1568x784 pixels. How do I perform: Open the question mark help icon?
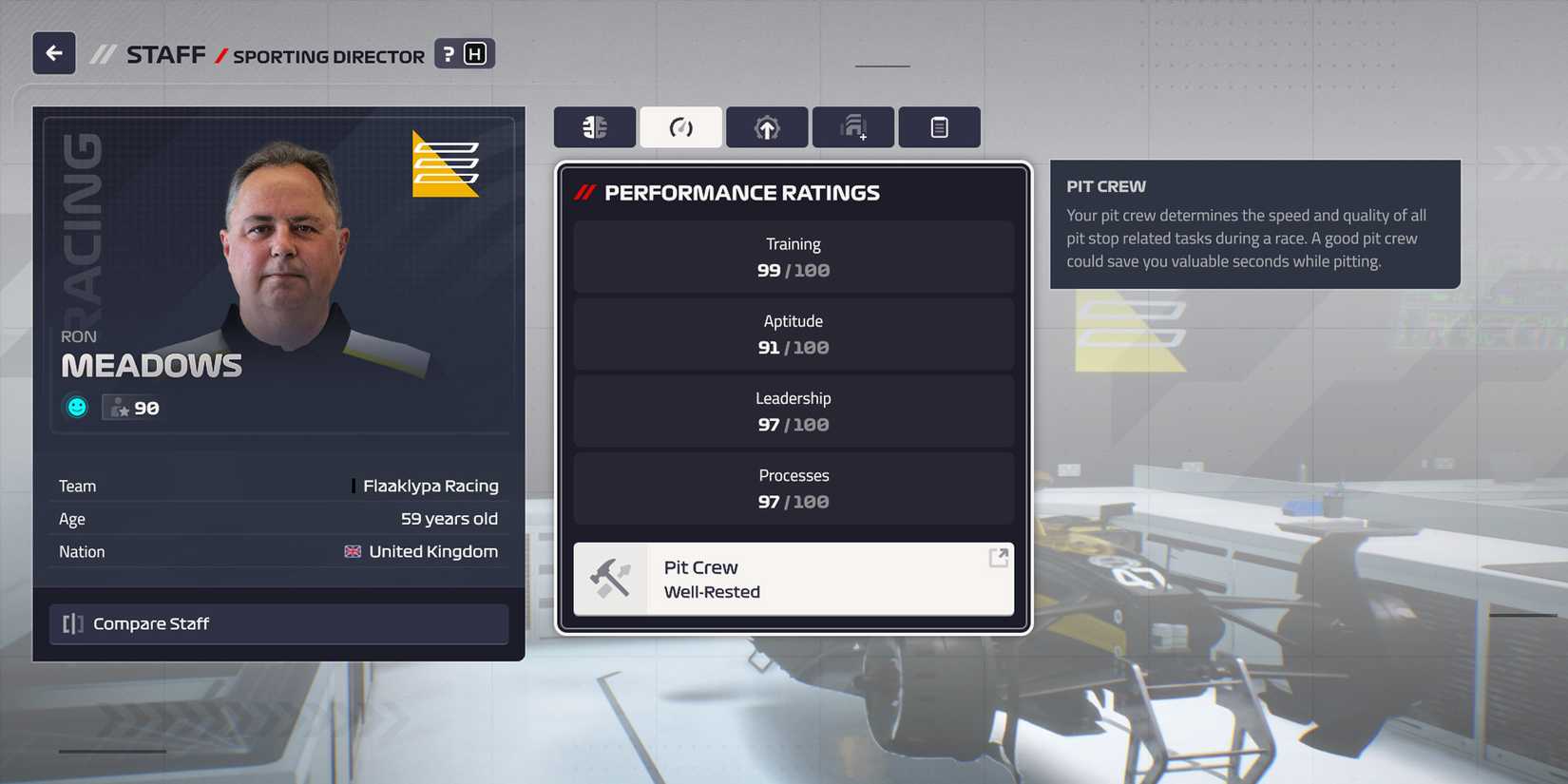pyautogui.click(x=448, y=53)
